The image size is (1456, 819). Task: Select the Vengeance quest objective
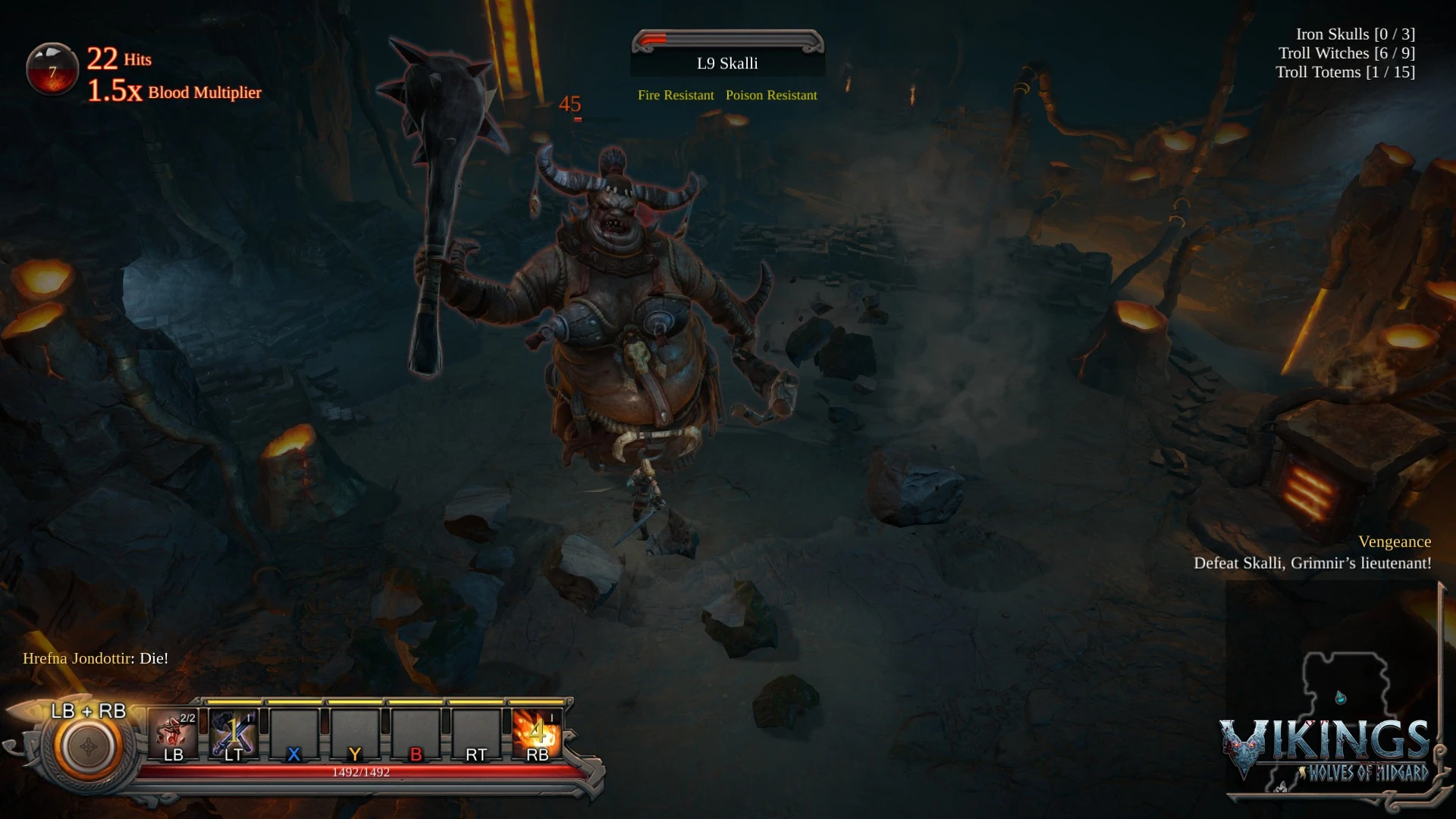tap(1395, 541)
